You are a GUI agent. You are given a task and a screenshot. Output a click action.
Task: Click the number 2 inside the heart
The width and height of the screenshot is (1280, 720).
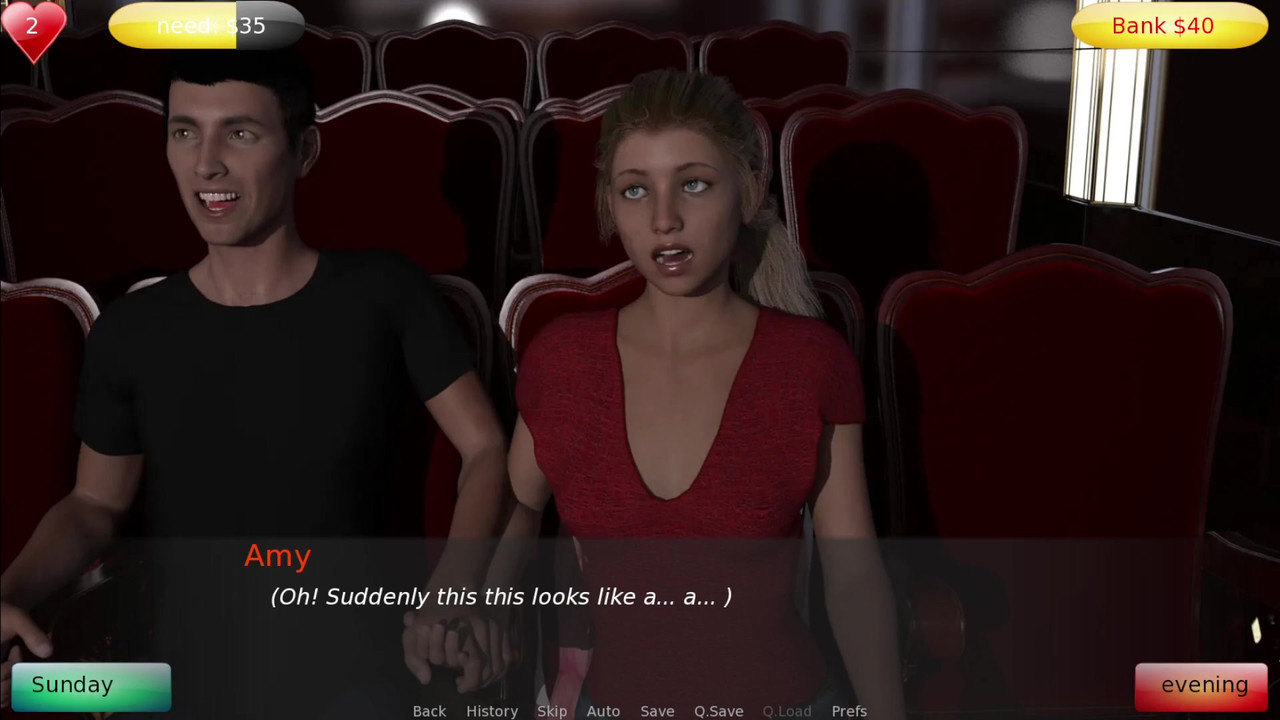coord(32,25)
